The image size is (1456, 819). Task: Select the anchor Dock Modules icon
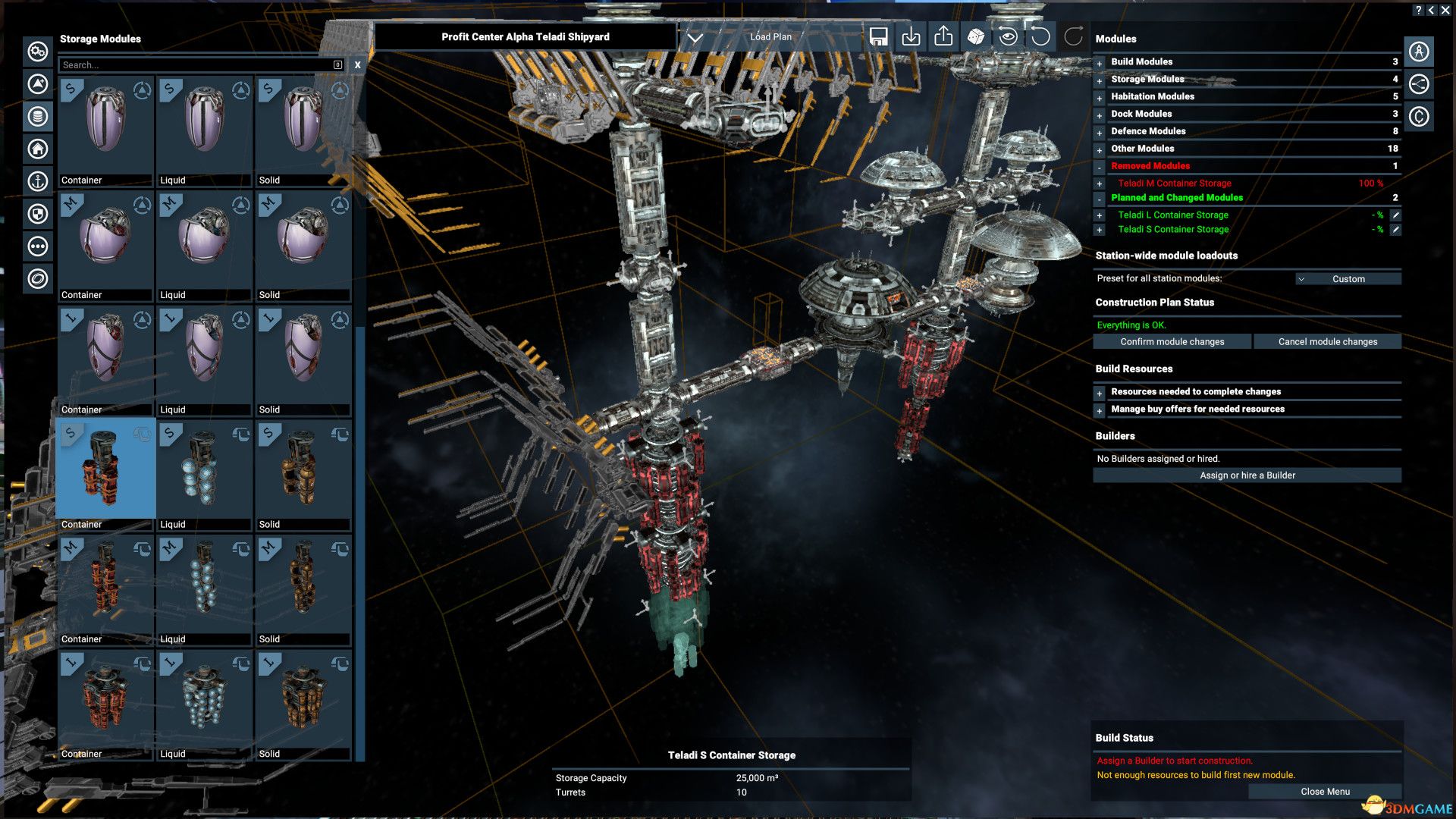[x=36, y=182]
